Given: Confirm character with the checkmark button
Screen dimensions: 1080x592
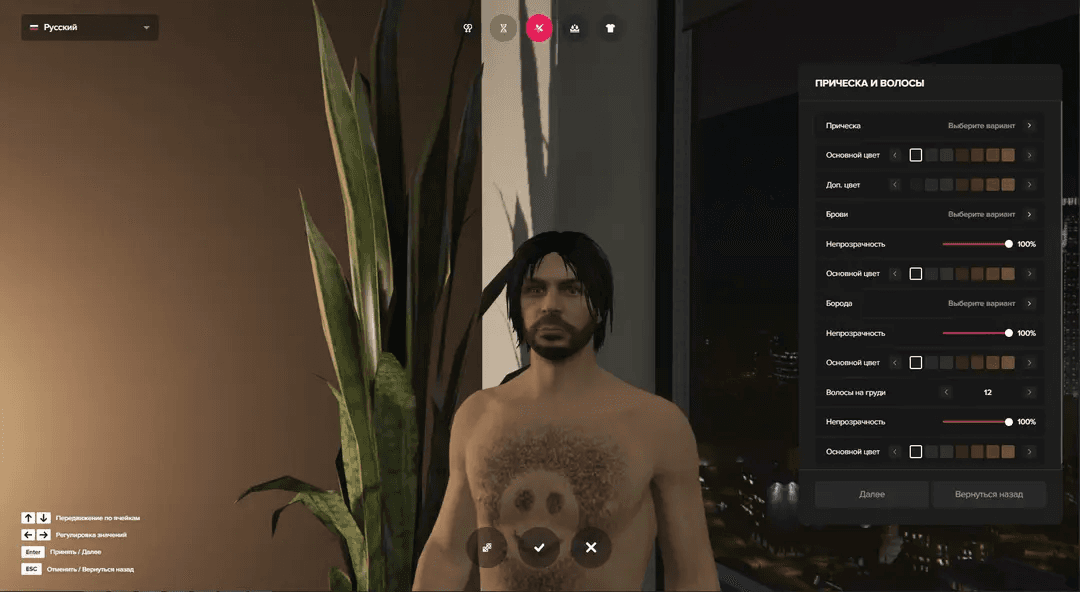Looking at the screenshot, I should click(x=539, y=547).
